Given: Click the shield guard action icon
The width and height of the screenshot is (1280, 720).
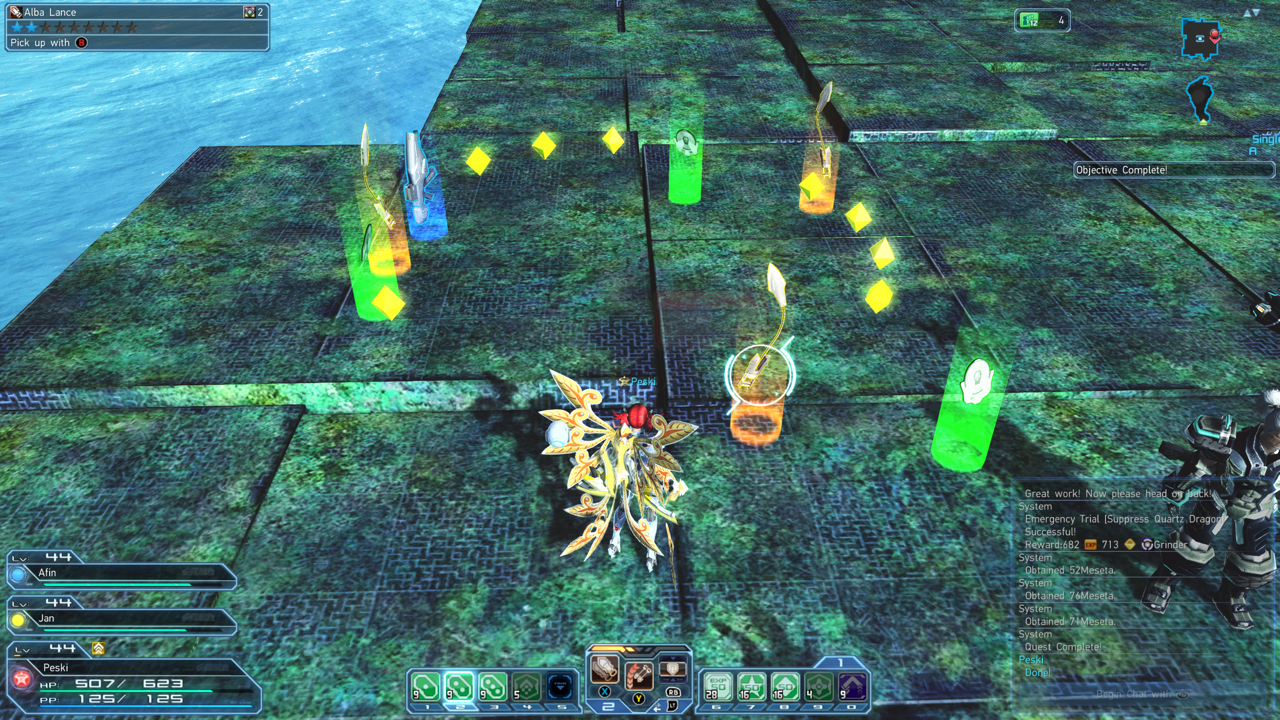Looking at the screenshot, I should click(x=673, y=671).
